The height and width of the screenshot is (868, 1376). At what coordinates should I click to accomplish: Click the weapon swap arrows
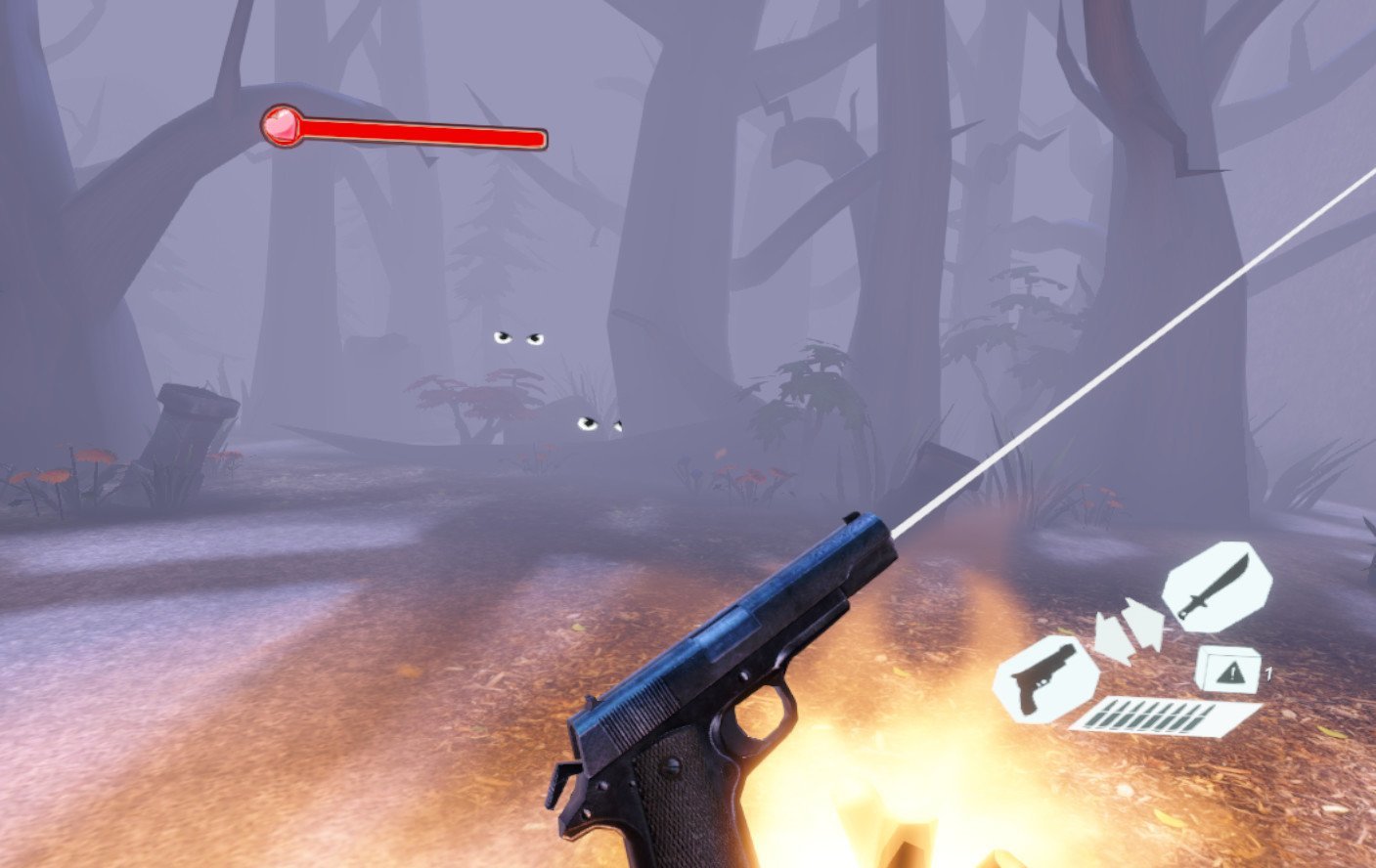pos(1129,629)
